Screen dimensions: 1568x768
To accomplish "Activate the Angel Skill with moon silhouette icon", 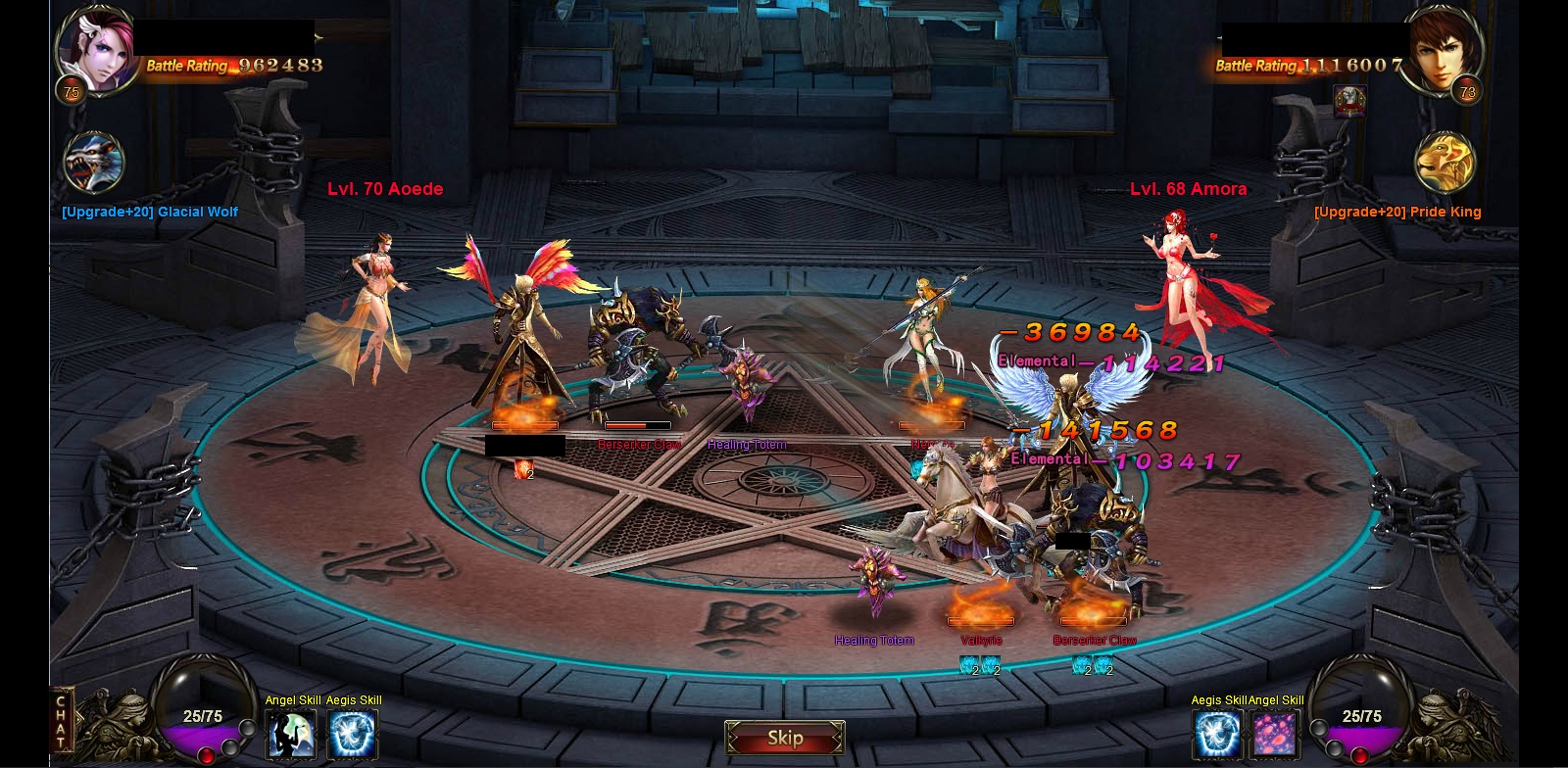I will tap(291, 734).
